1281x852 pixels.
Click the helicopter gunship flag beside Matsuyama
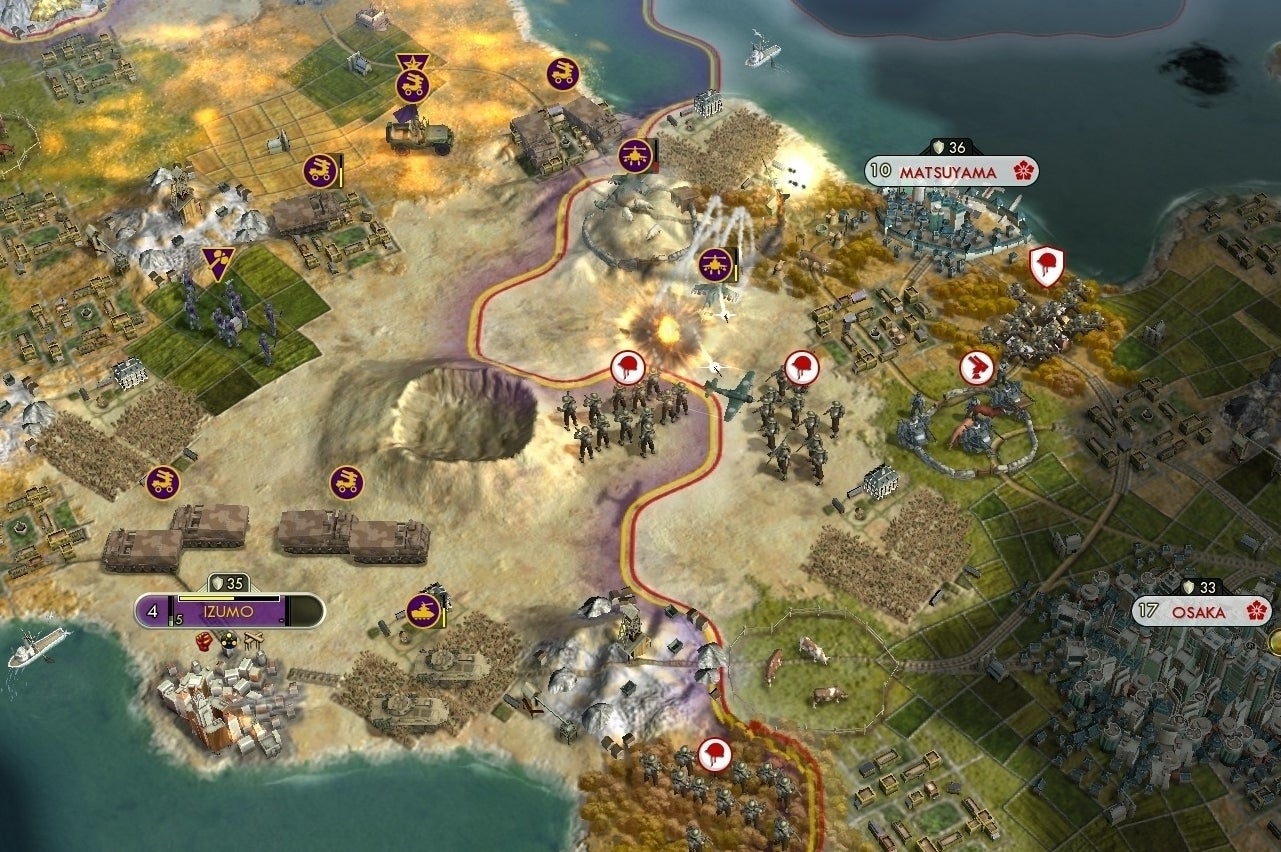[x=638, y=157]
